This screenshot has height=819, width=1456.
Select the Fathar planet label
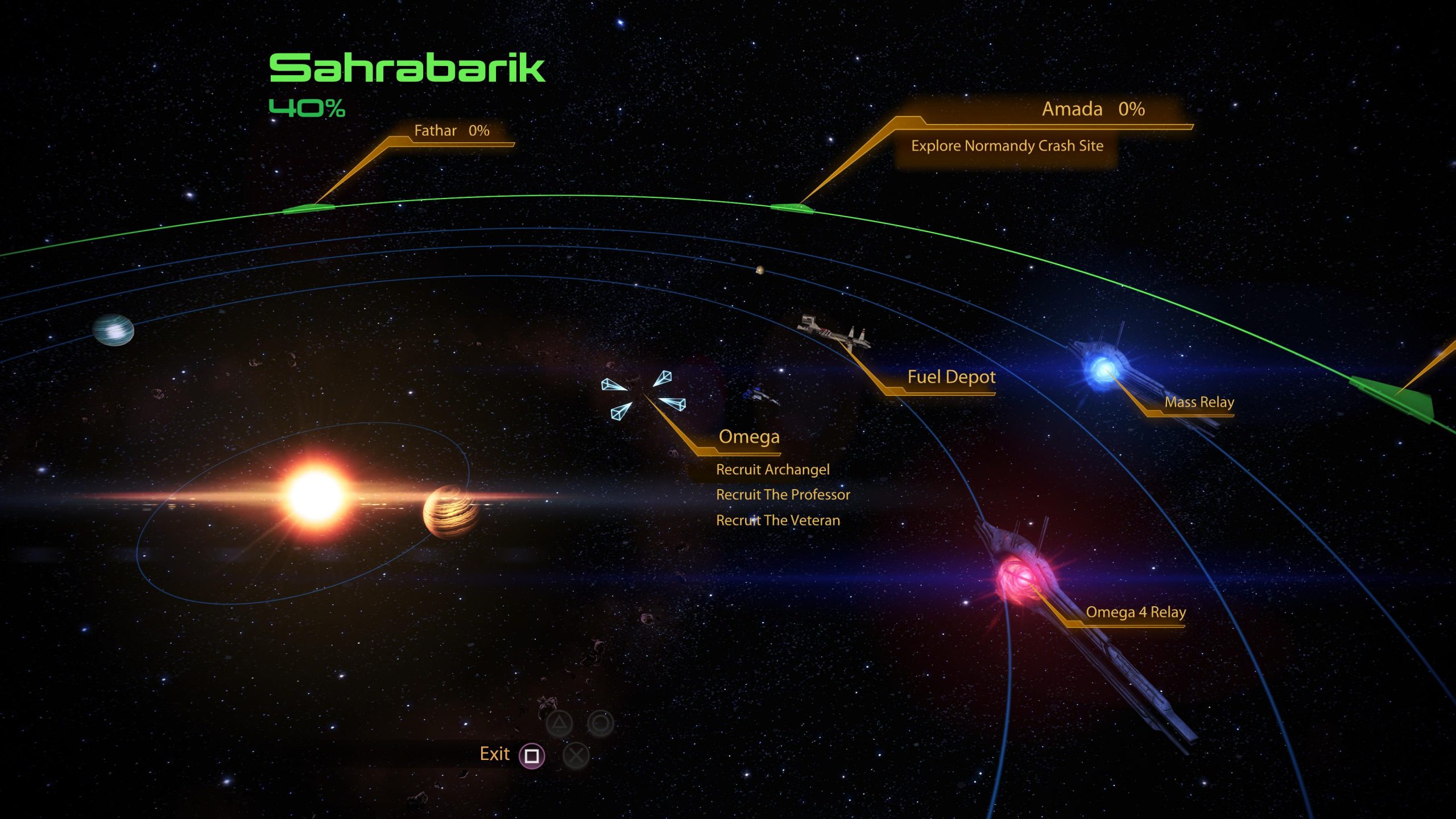[451, 131]
